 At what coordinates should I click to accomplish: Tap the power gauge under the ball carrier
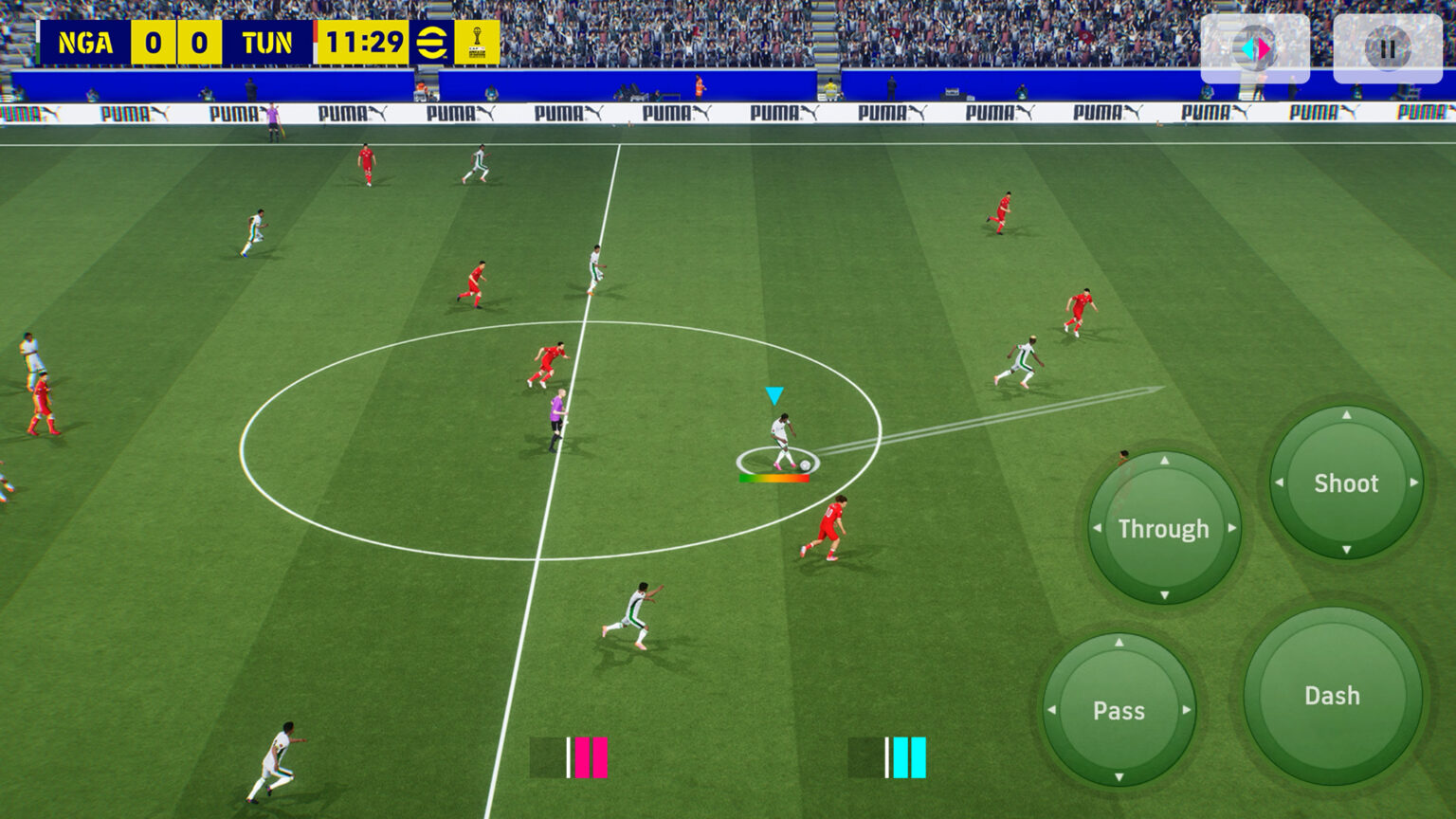[774, 478]
